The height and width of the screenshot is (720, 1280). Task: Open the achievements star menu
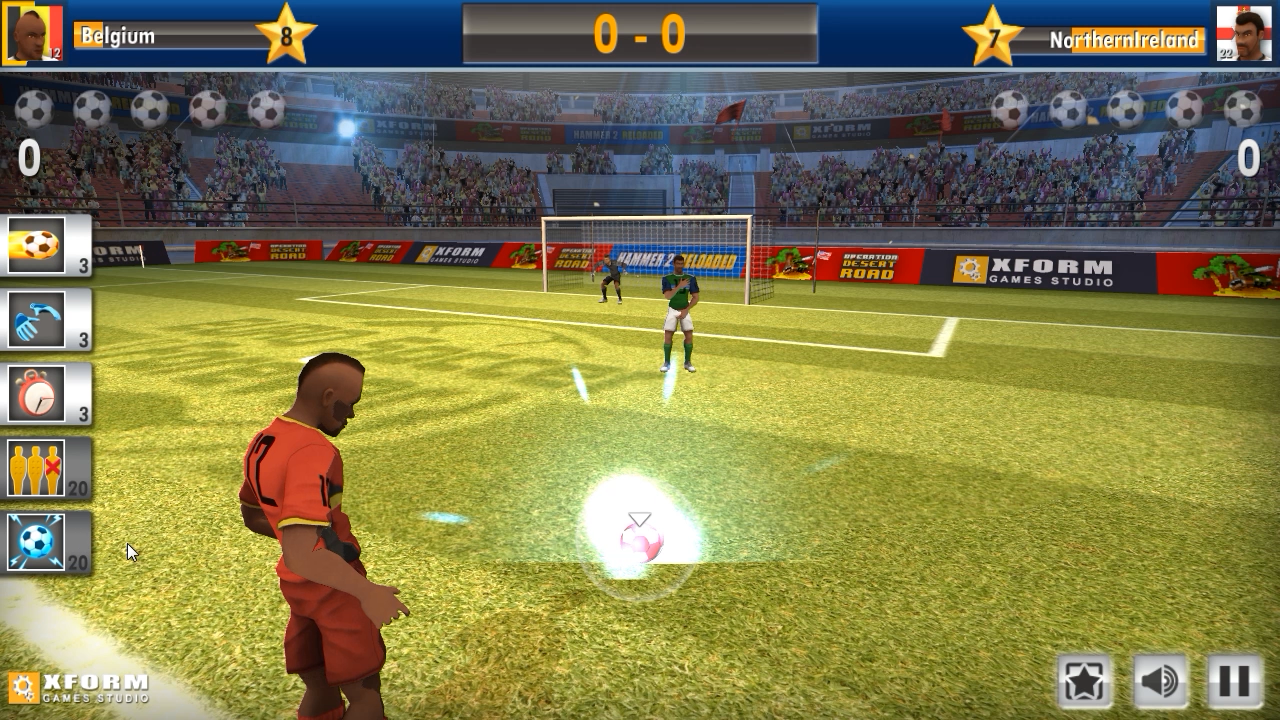coord(1084,679)
